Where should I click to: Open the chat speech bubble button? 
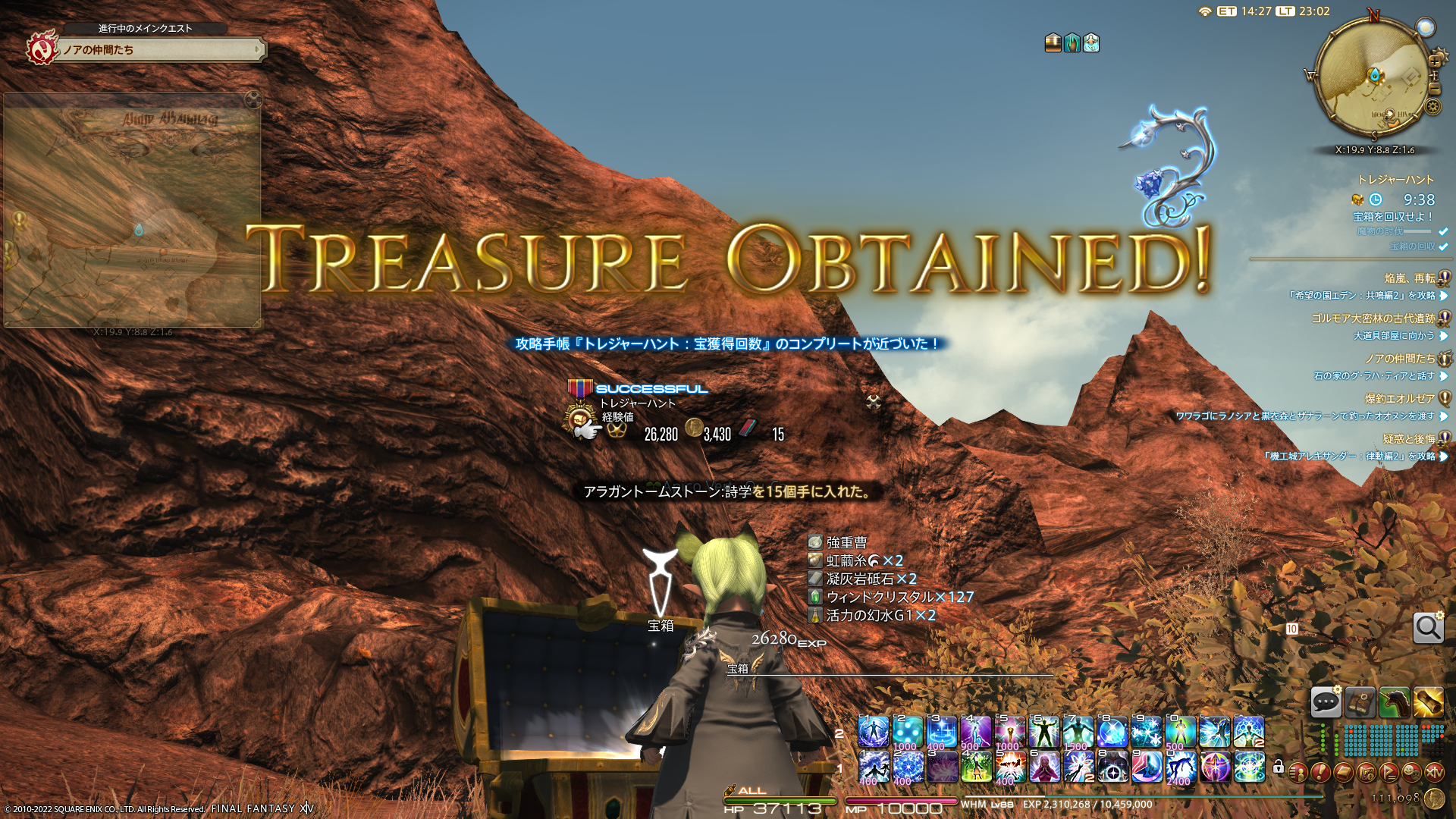point(1326,702)
